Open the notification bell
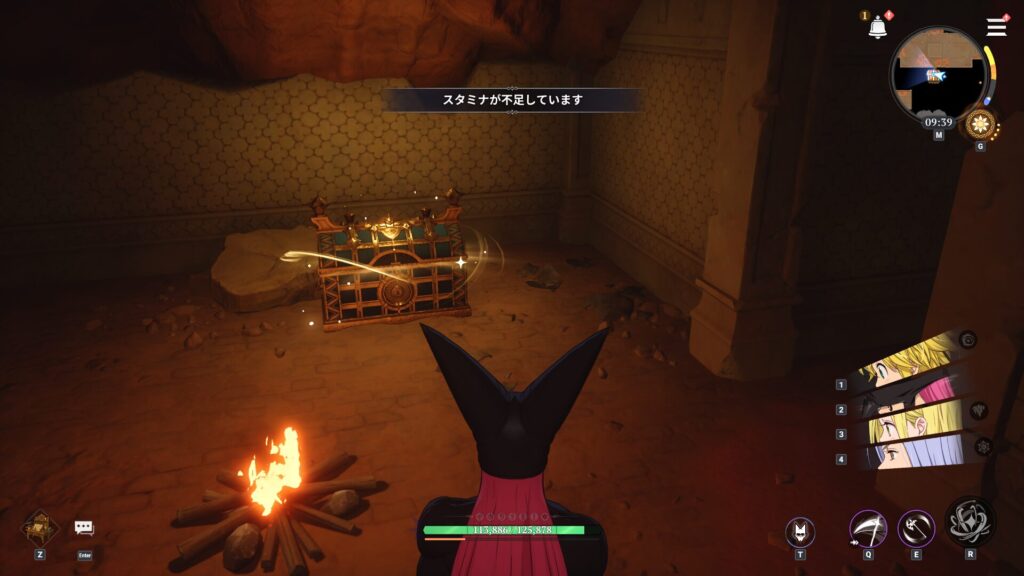This screenshot has height=576, width=1024. point(878,28)
